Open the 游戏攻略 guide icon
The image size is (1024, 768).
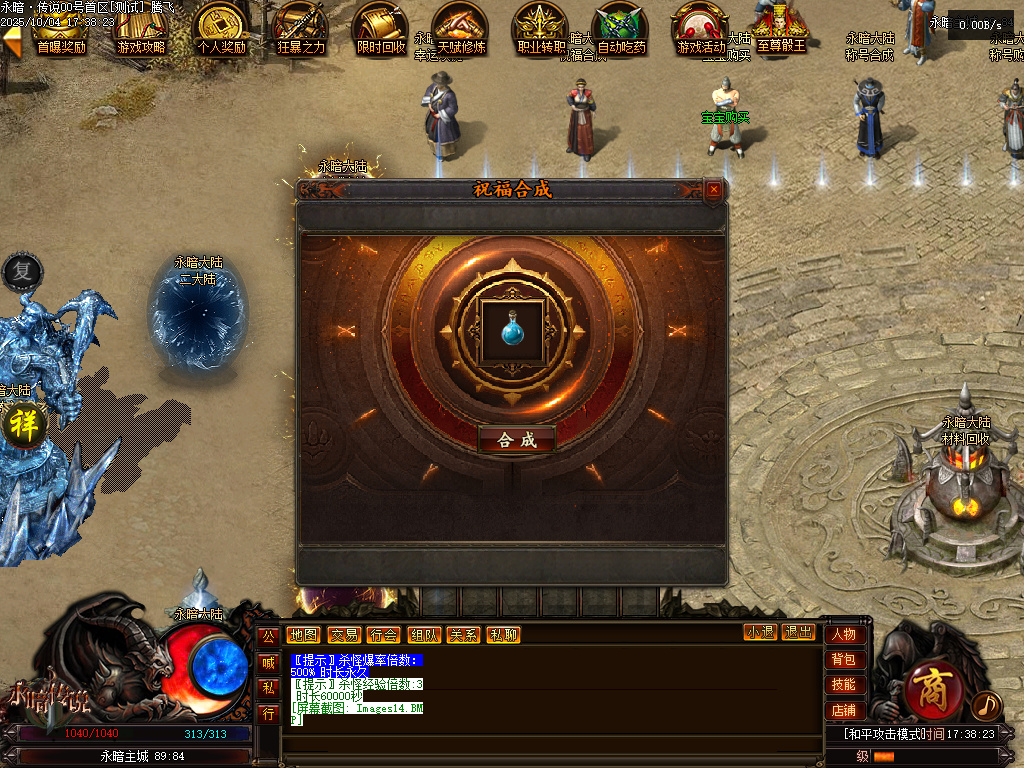tap(141, 28)
